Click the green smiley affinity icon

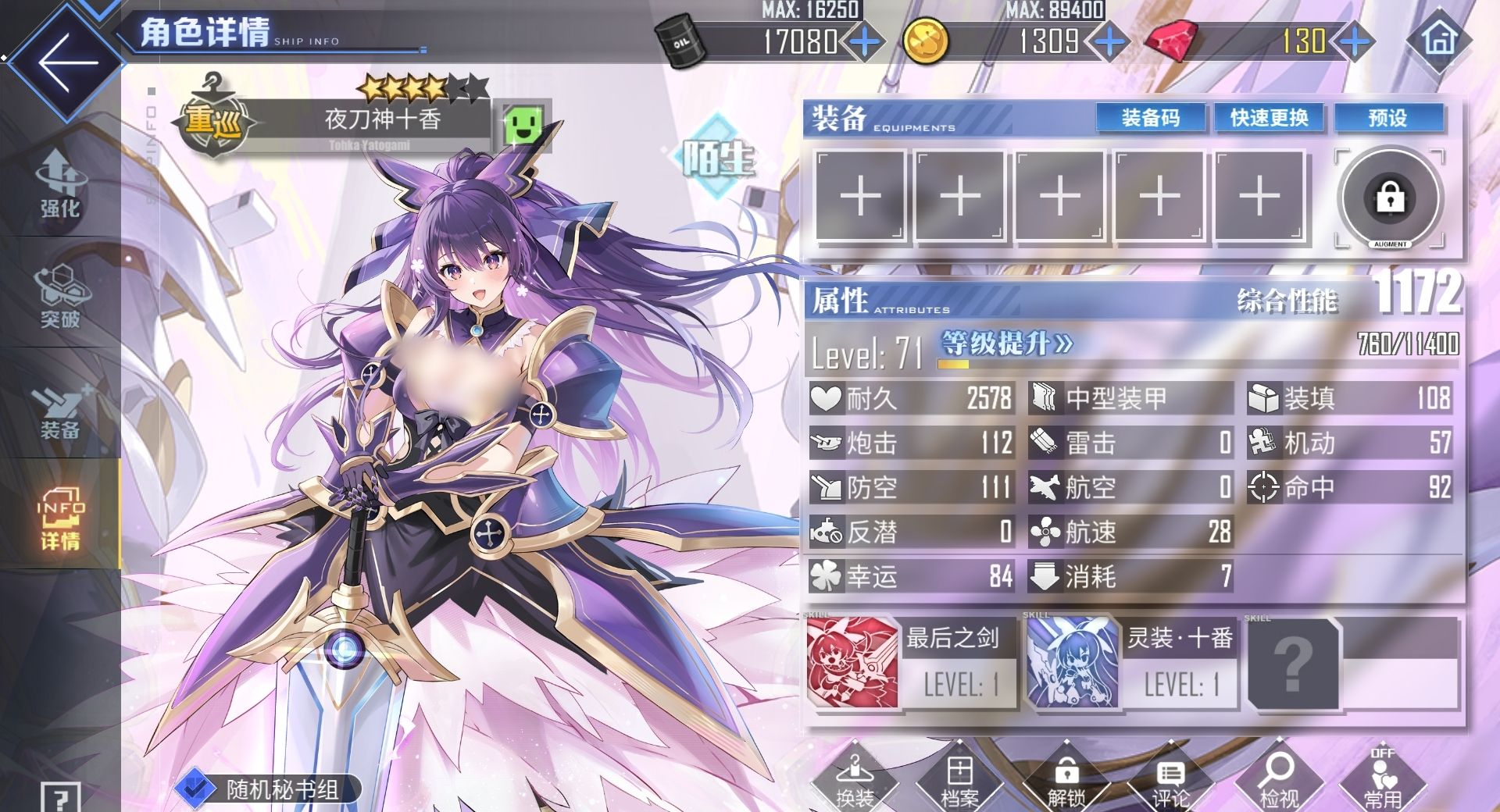(523, 125)
